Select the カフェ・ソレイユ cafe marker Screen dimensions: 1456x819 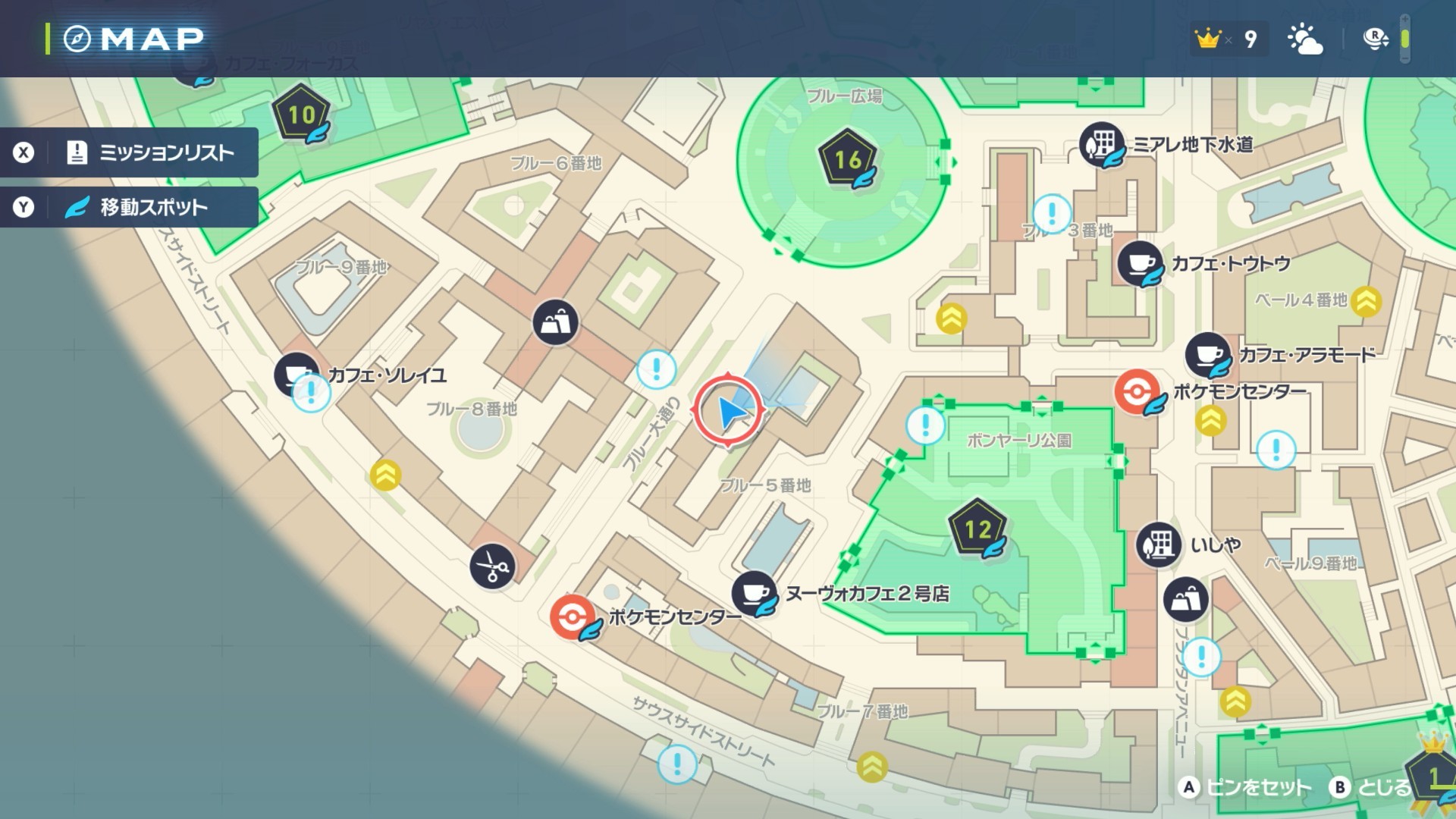(x=296, y=374)
